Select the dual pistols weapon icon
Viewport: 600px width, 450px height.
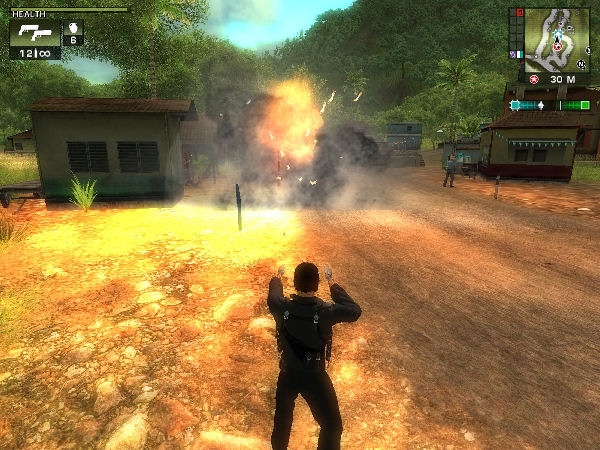pos(34,32)
